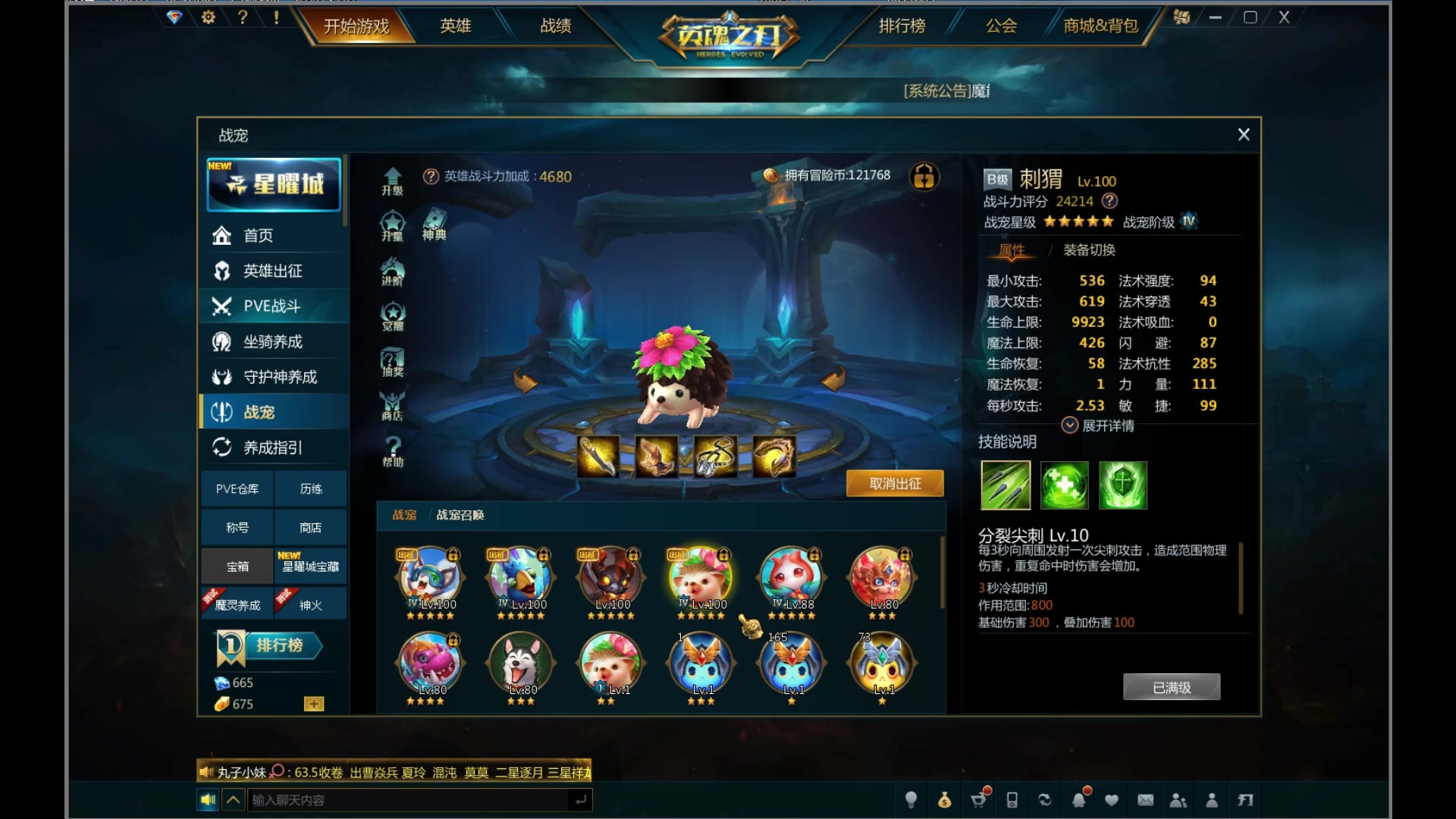Switch to 装备切换 tab
Screen dimensions: 1456x819
(1089, 250)
